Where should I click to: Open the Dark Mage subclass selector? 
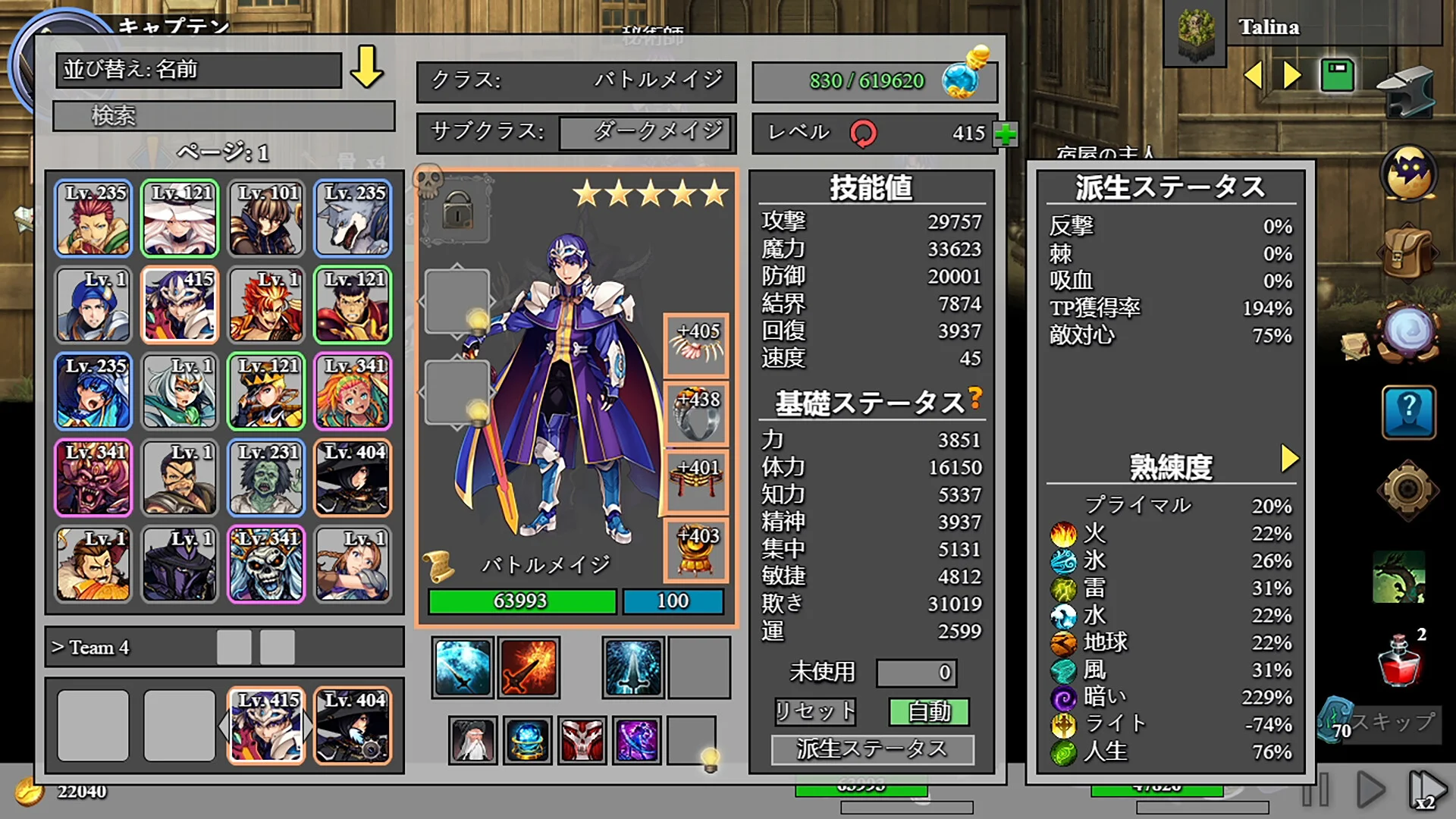click(647, 133)
